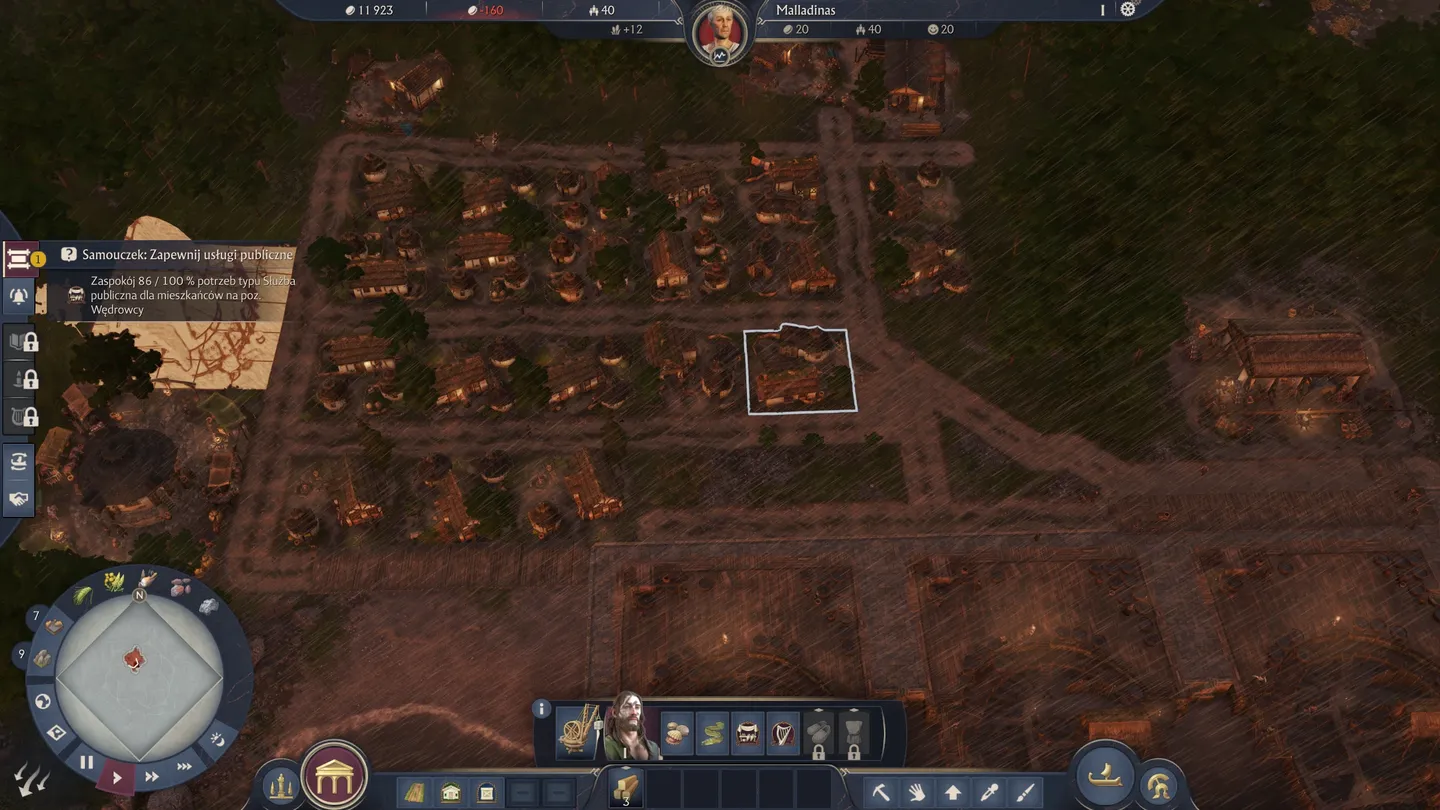
Task: Open the main construction menu temple button
Action: click(334, 775)
